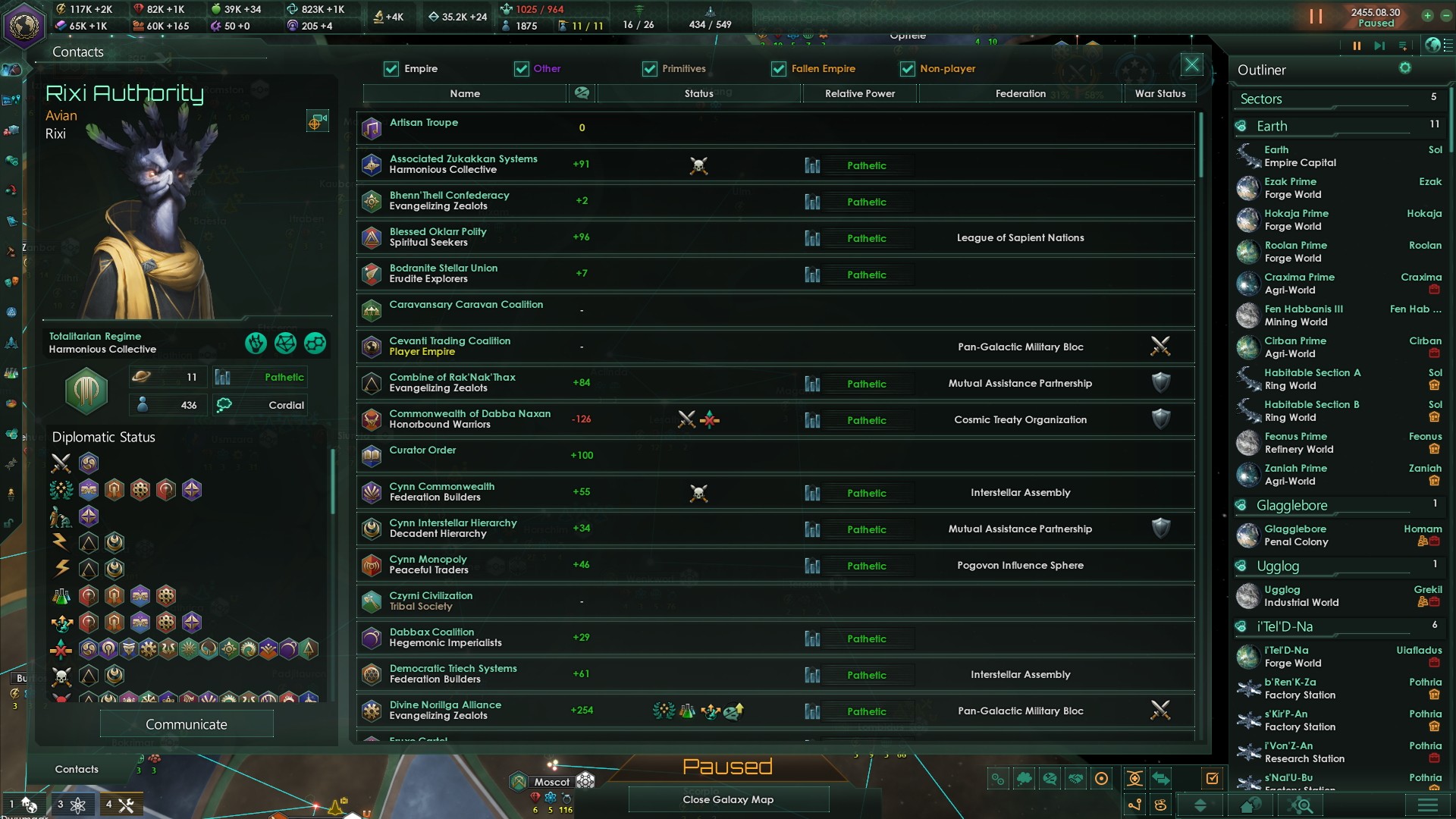Sort contacts by Federation column
The height and width of the screenshot is (819, 1456).
(x=1020, y=93)
